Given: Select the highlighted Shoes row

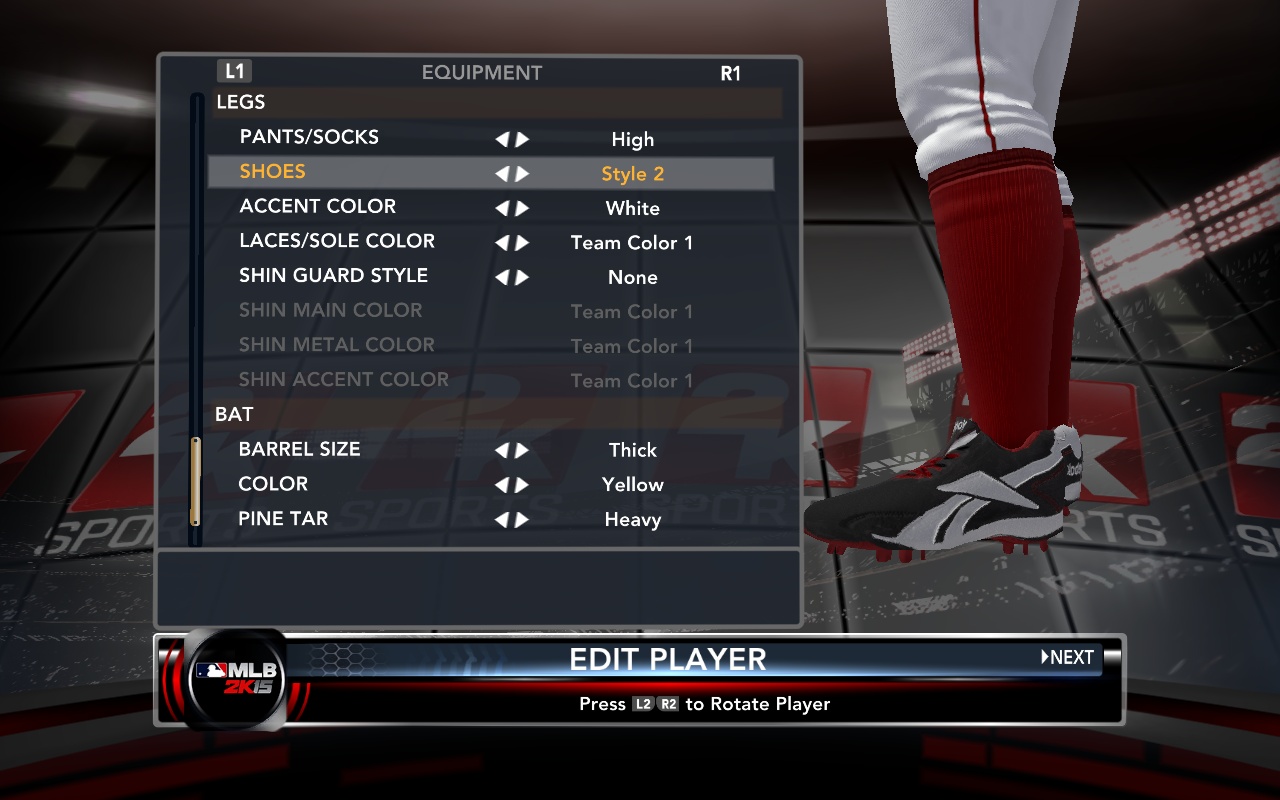Looking at the screenshot, I should tap(273, 172).
